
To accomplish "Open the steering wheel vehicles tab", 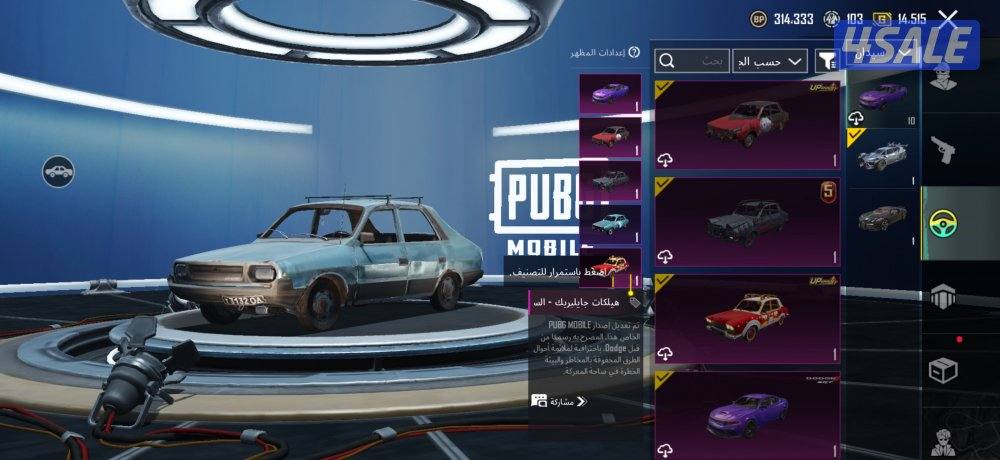I will coord(942,223).
